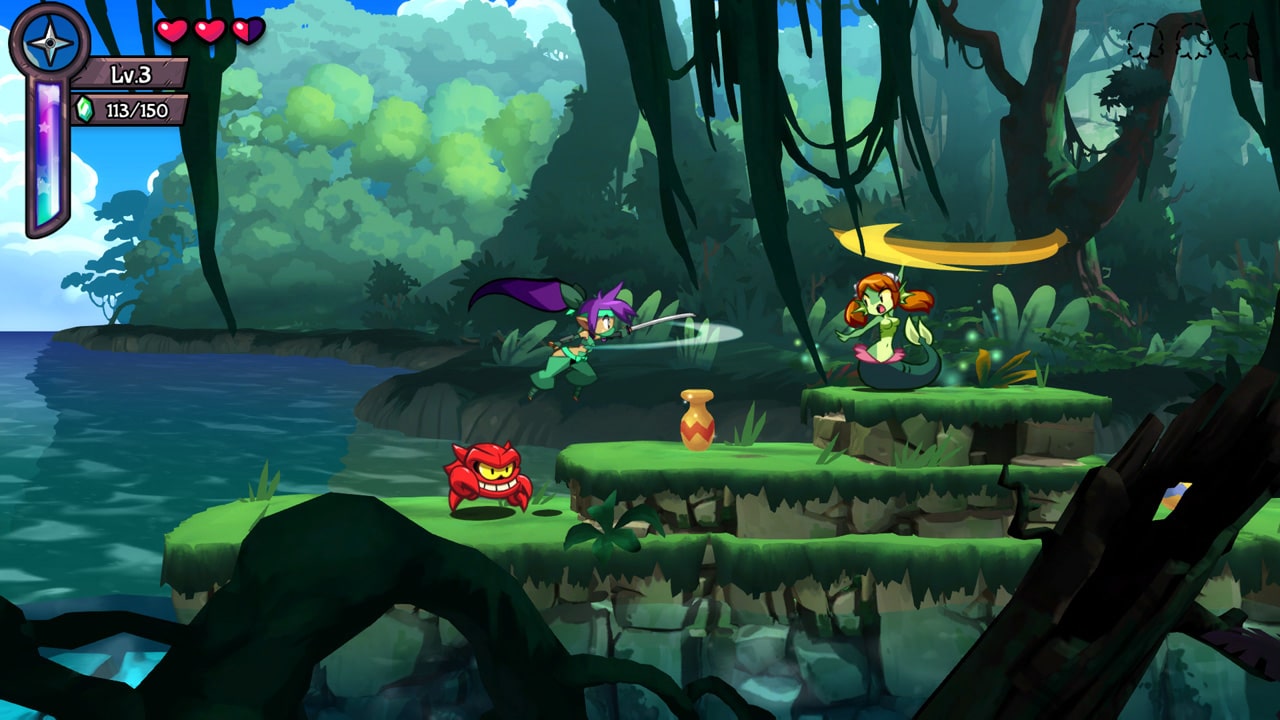Select the cracked tree trunk on the right
This screenshot has height=720, width=1280.
coord(1170,500)
